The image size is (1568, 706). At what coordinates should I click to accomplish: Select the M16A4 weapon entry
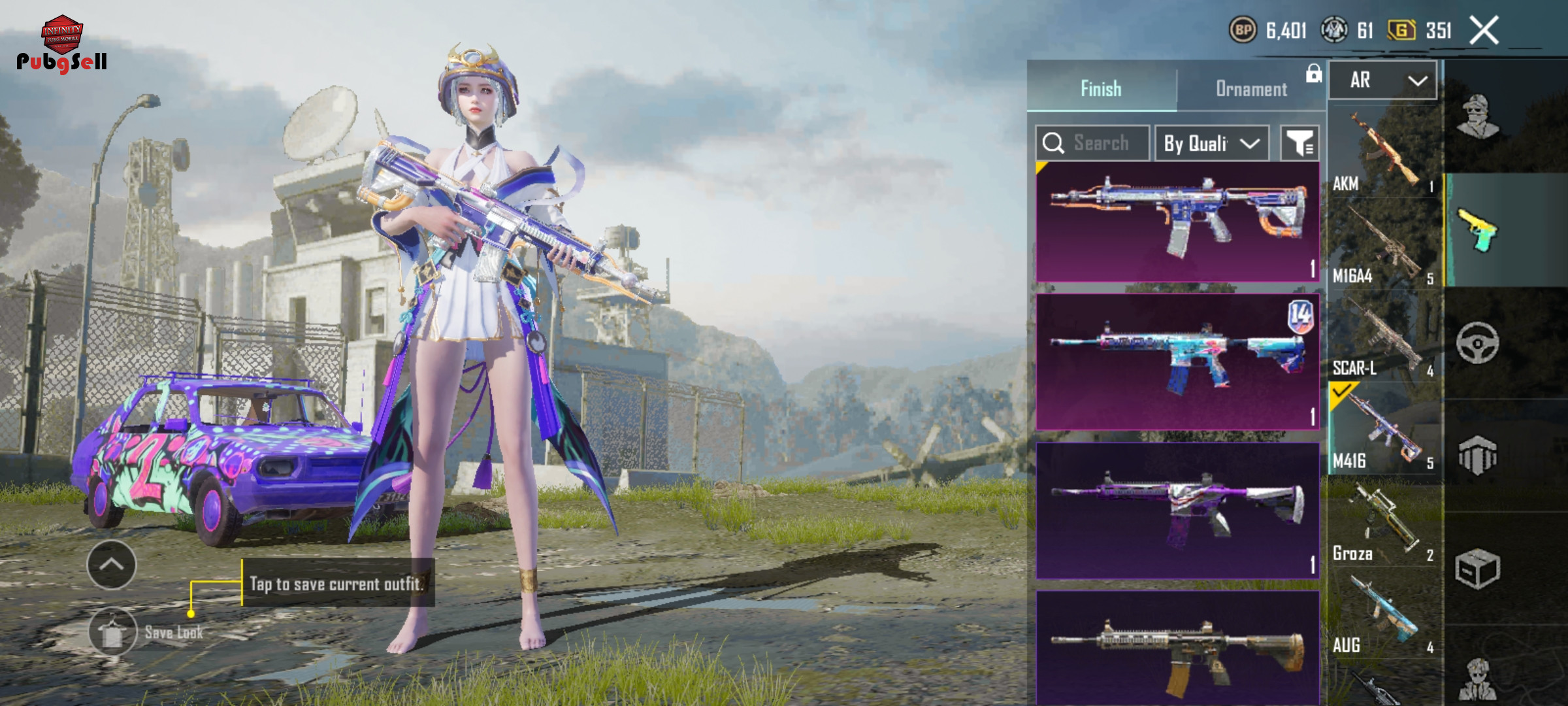(1384, 244)
